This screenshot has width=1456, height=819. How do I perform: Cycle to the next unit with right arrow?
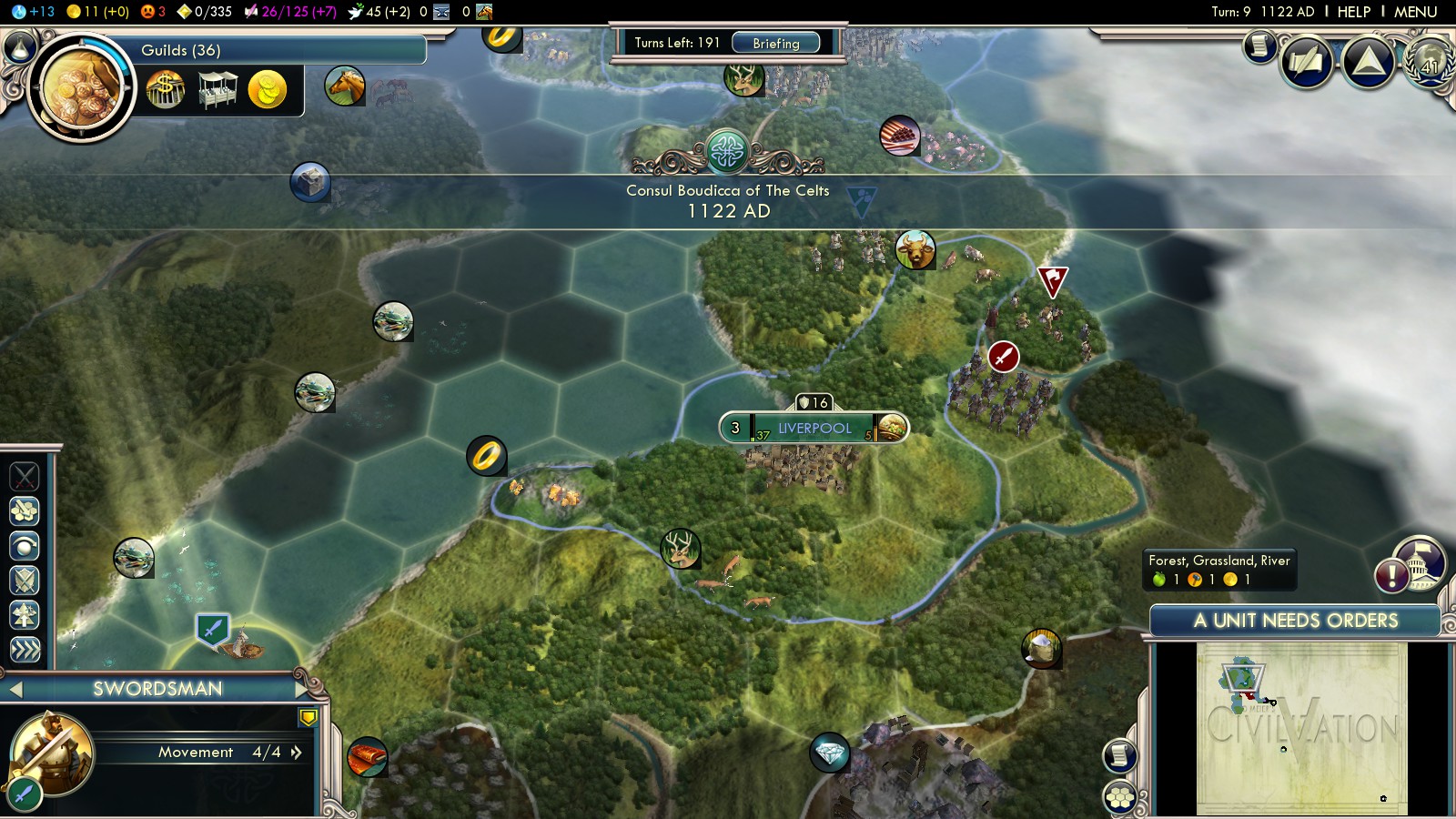click(x=301, y=689)
